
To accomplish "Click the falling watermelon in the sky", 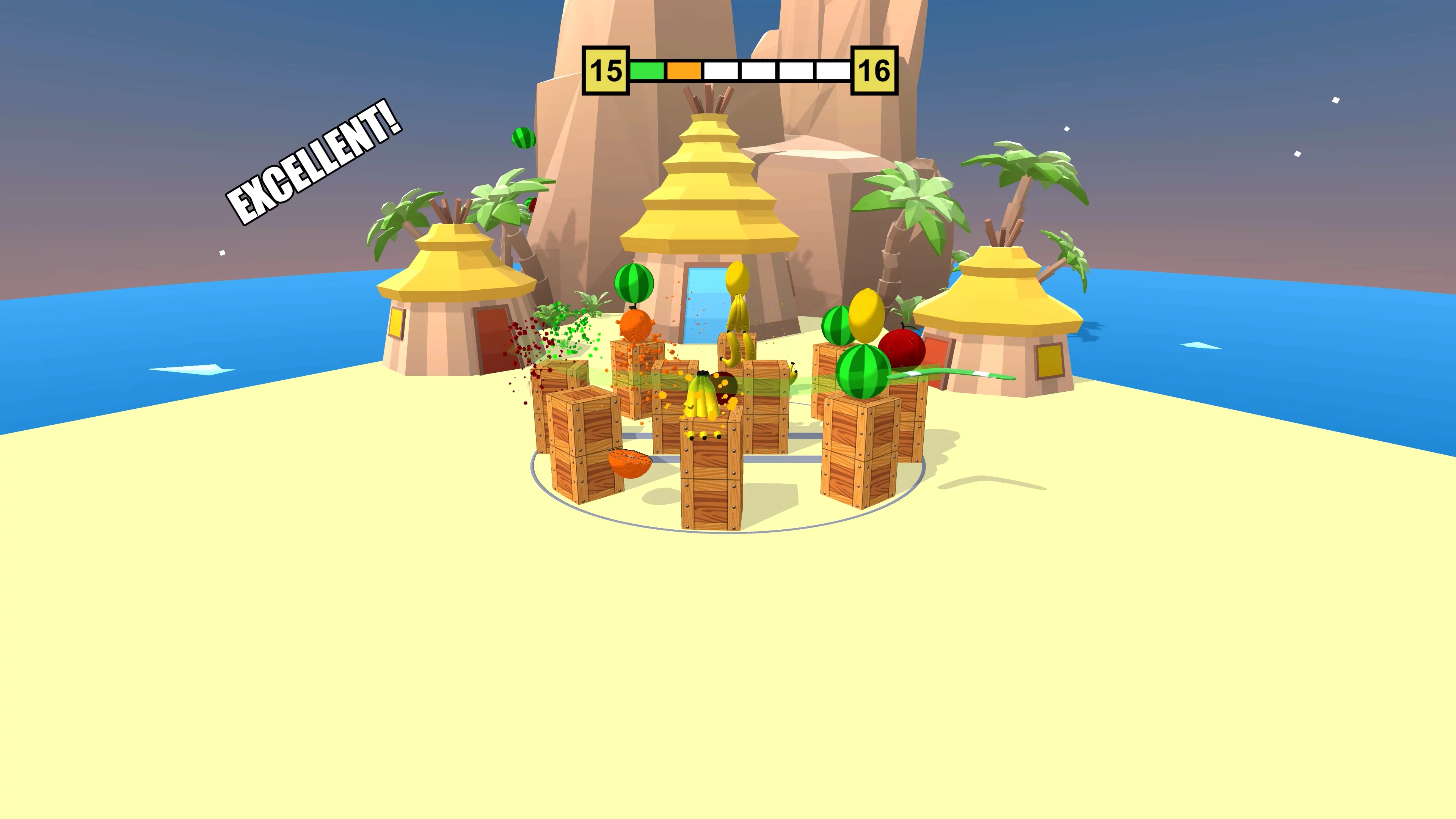I will (x=524, y=138).
